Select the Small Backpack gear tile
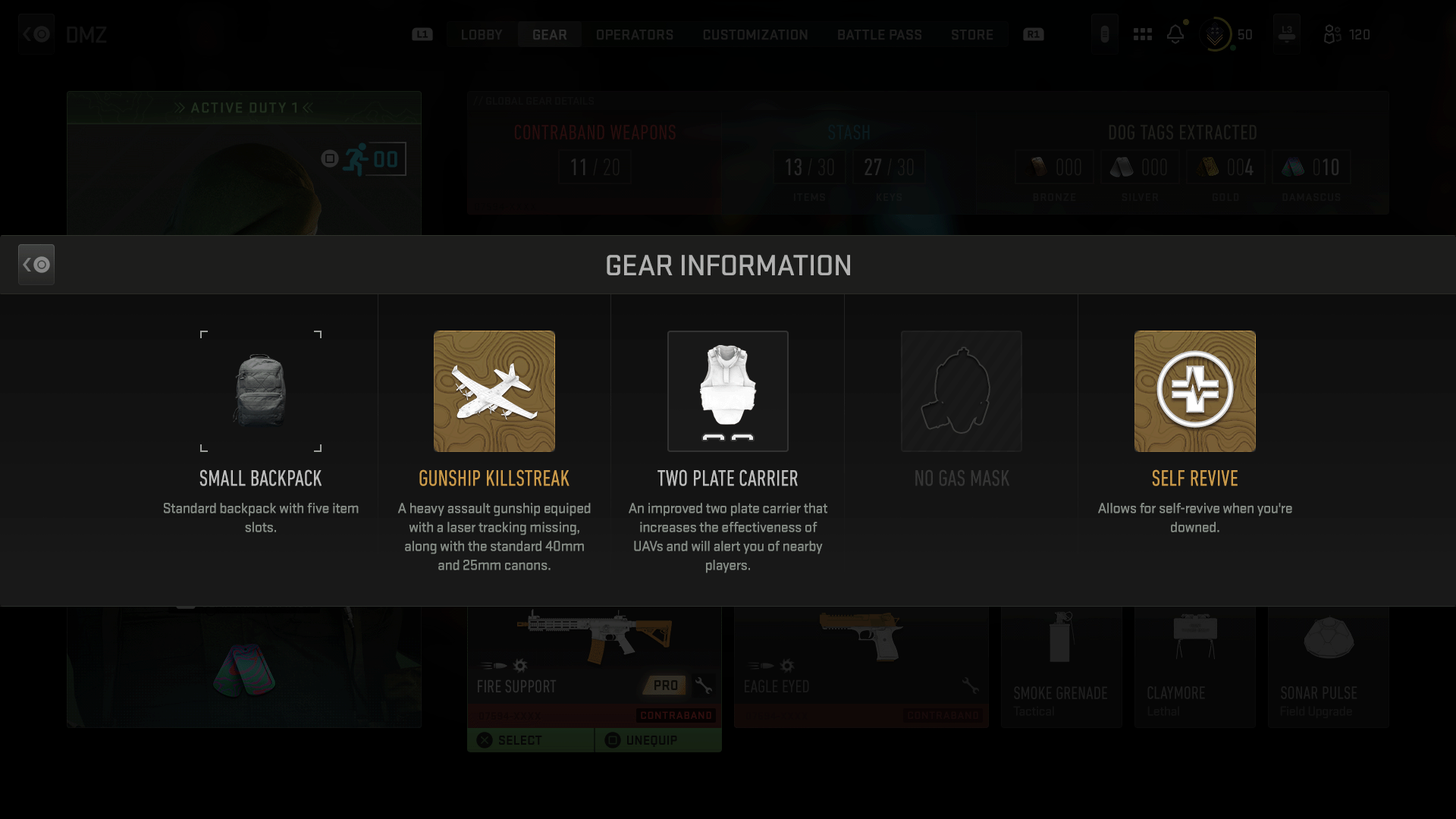 click(x=260, y=391)
